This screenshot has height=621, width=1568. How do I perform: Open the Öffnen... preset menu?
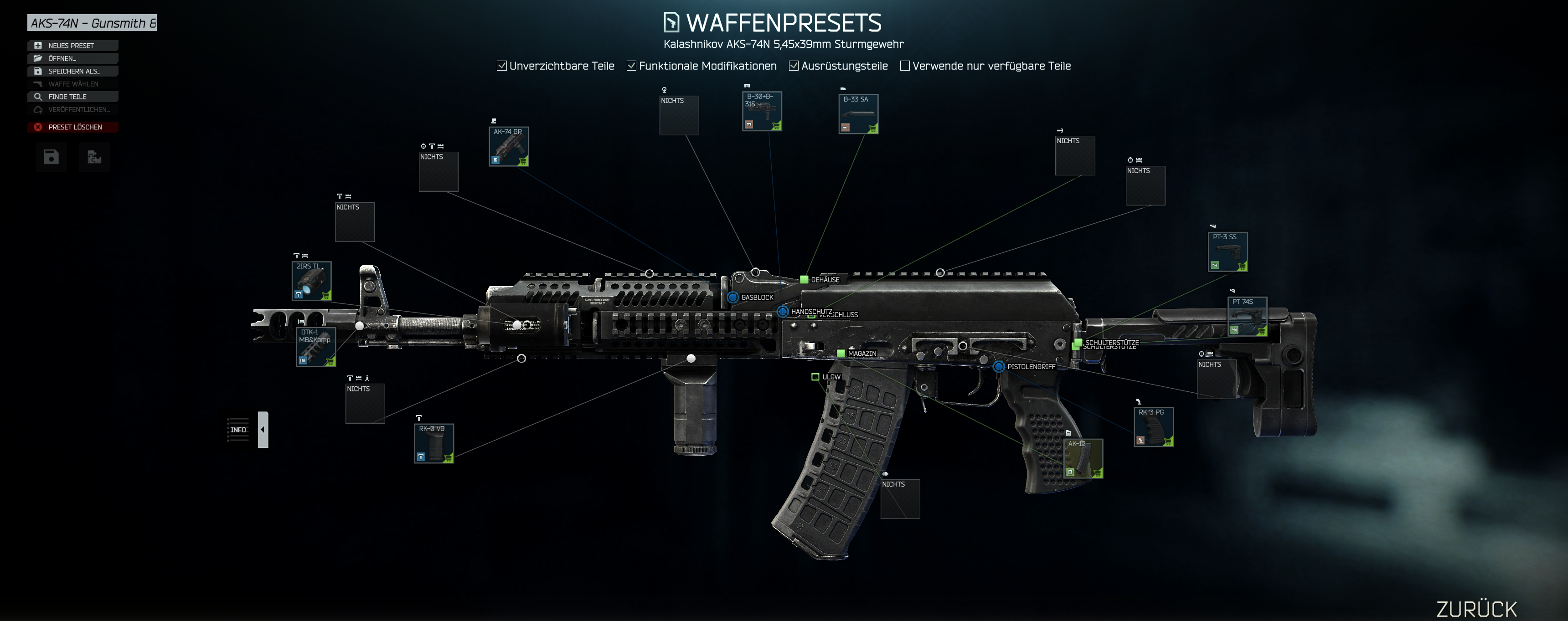pyautogui.click(x=72, y=58)
